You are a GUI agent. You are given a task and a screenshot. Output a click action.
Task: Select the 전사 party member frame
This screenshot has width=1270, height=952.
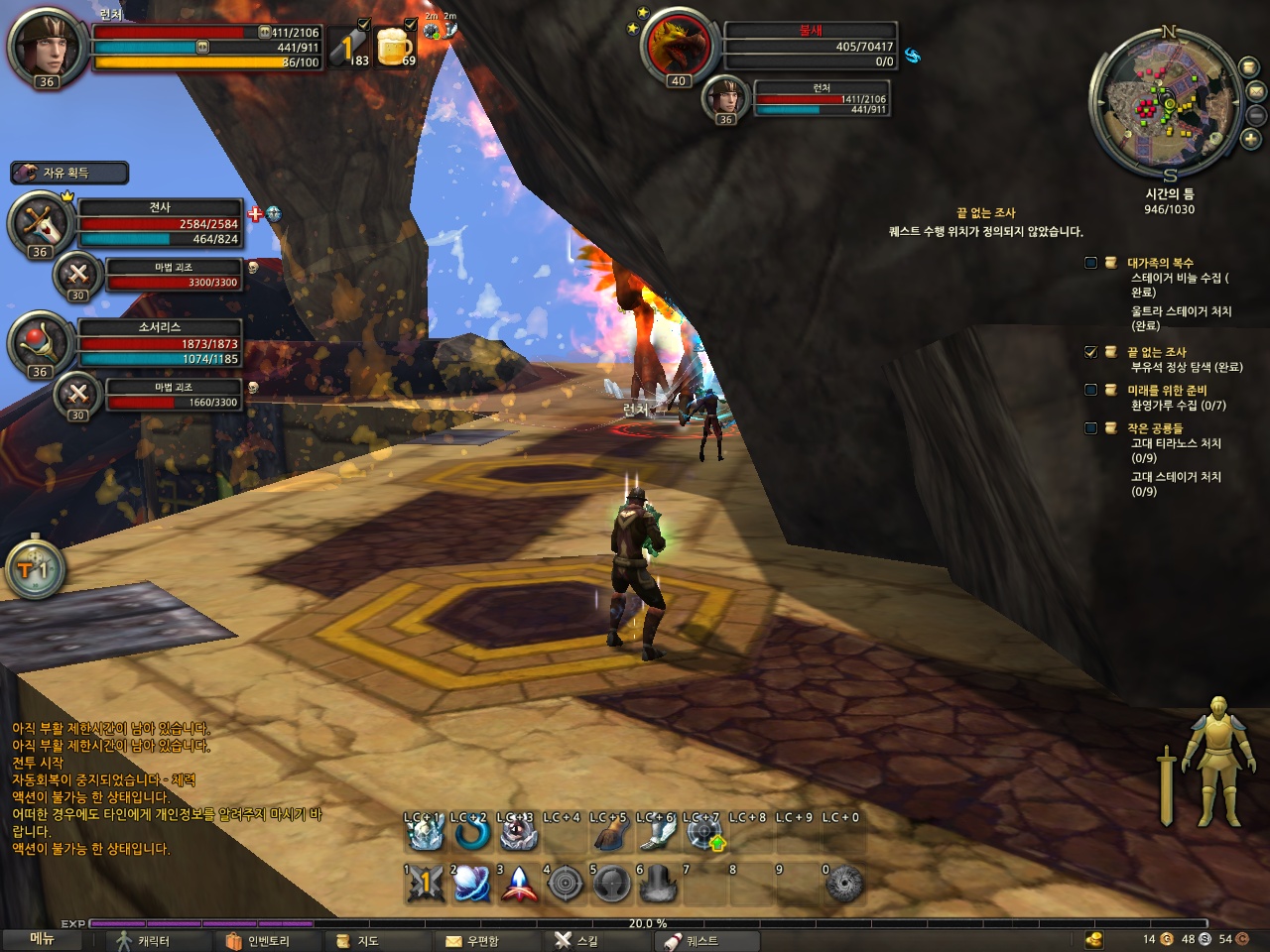coord(159,223)
